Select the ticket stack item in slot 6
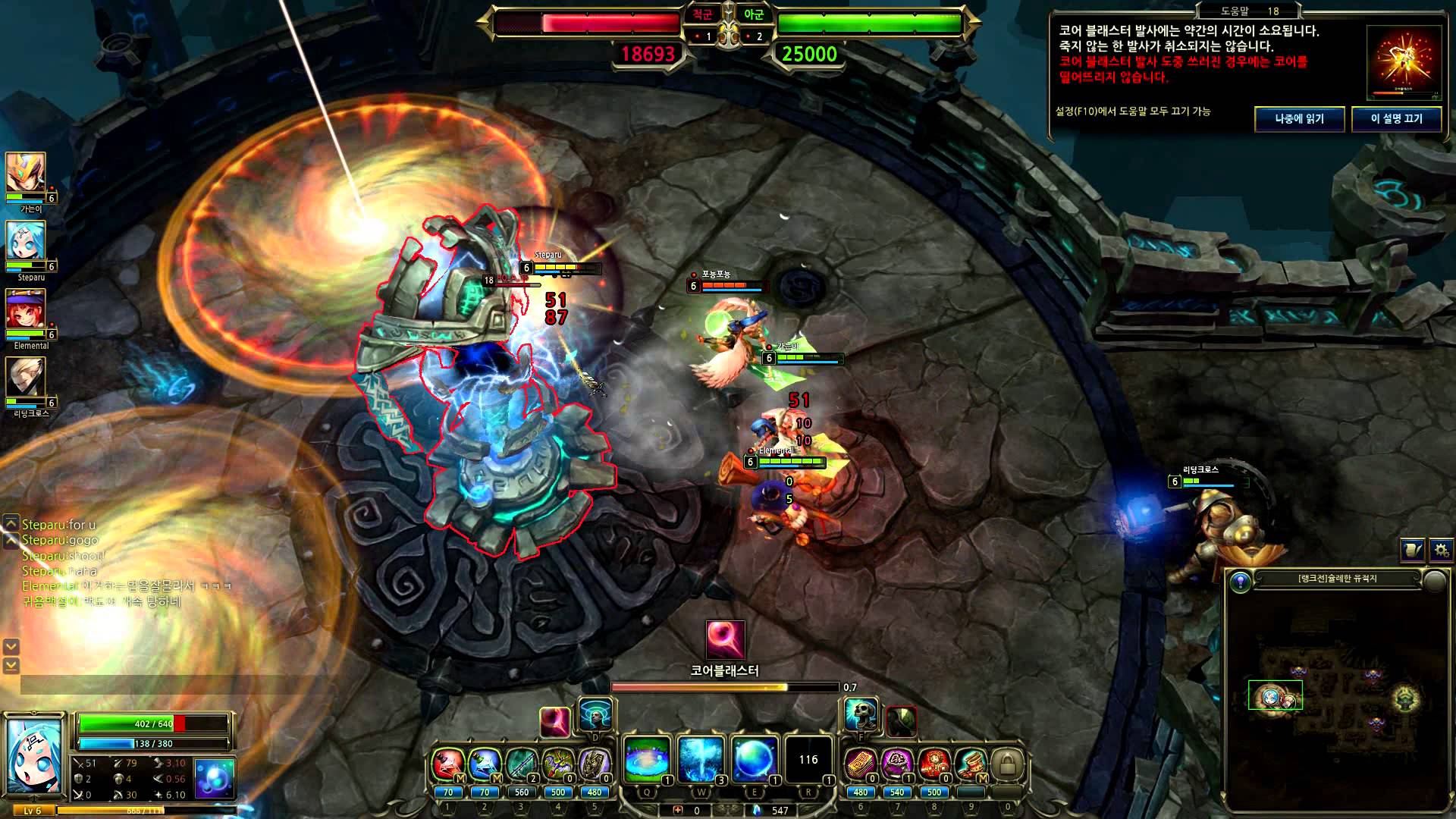This screenshot has height=819, width=1456. tap(860, 765)
